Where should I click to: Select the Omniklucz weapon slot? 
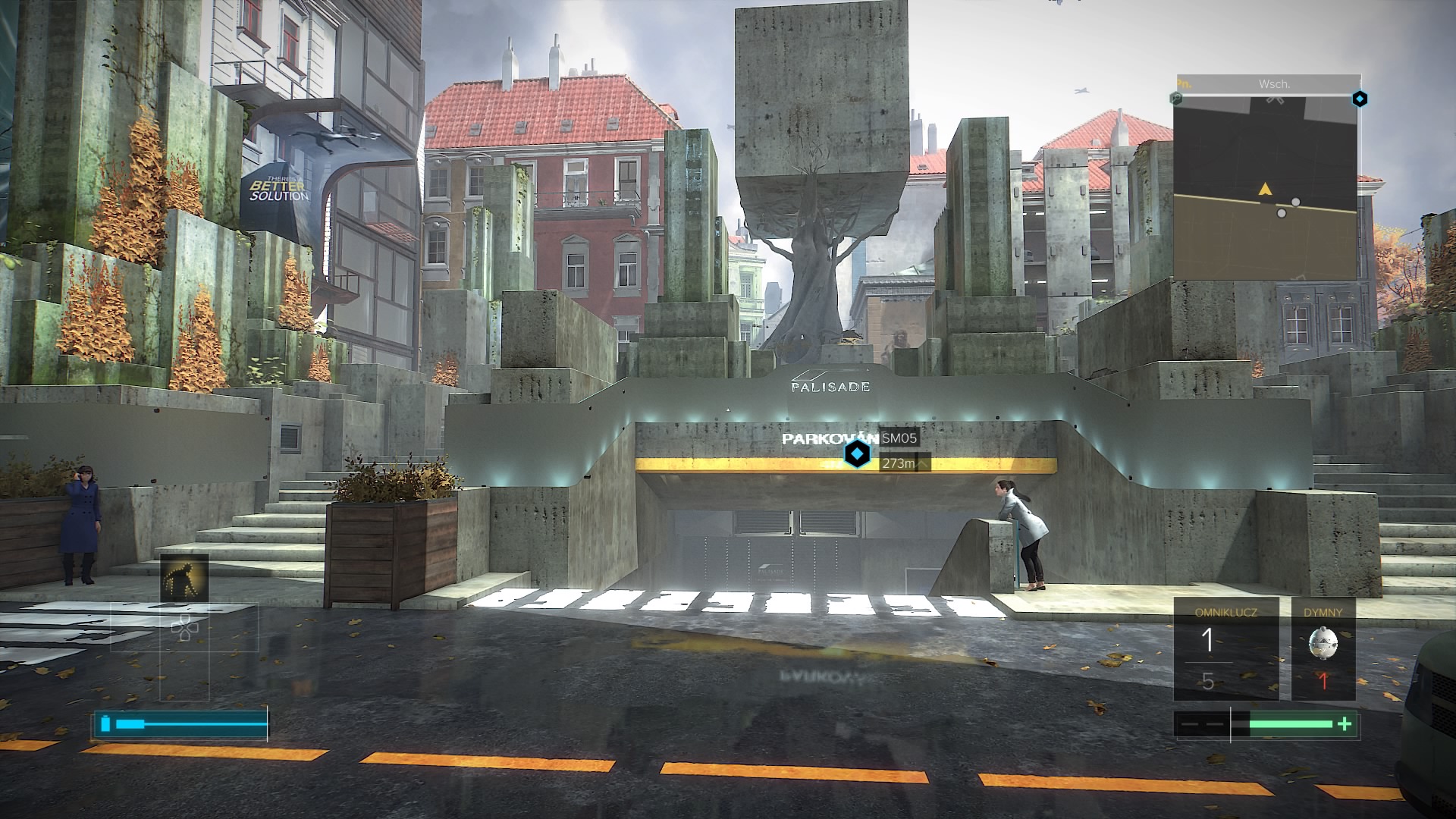[1225, 649]
